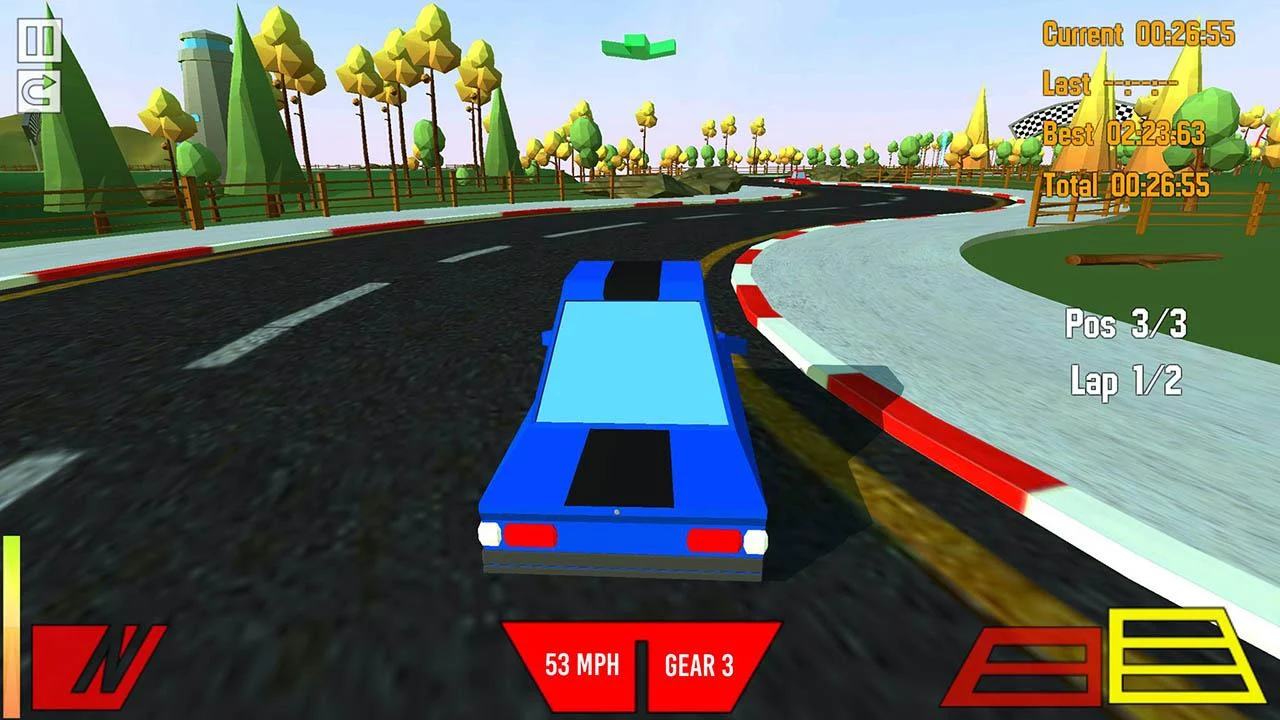
Task: Tap the reset car arrow button
Action: click(x=39, y=92)
